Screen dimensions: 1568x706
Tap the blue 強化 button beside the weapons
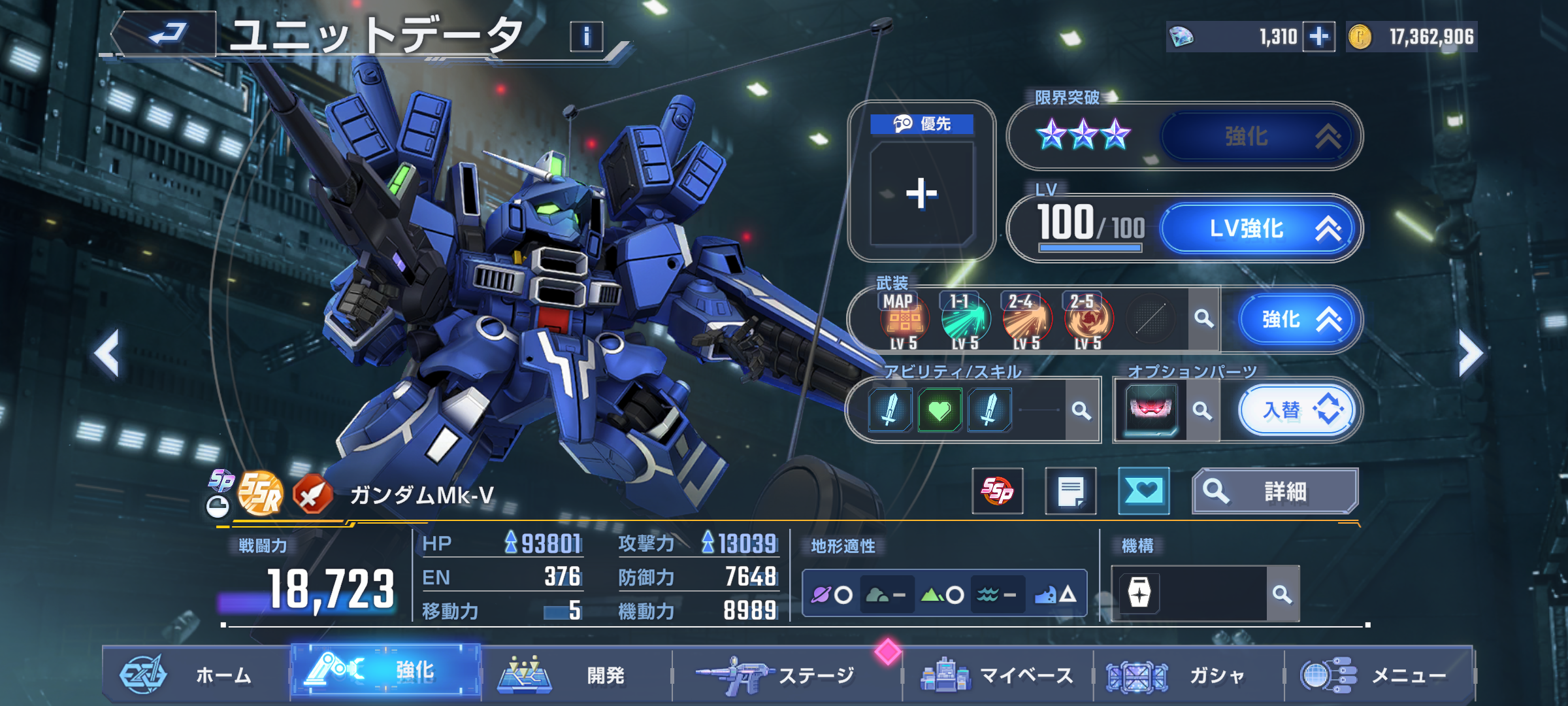pyautogui.click(x=1298, y=320)
